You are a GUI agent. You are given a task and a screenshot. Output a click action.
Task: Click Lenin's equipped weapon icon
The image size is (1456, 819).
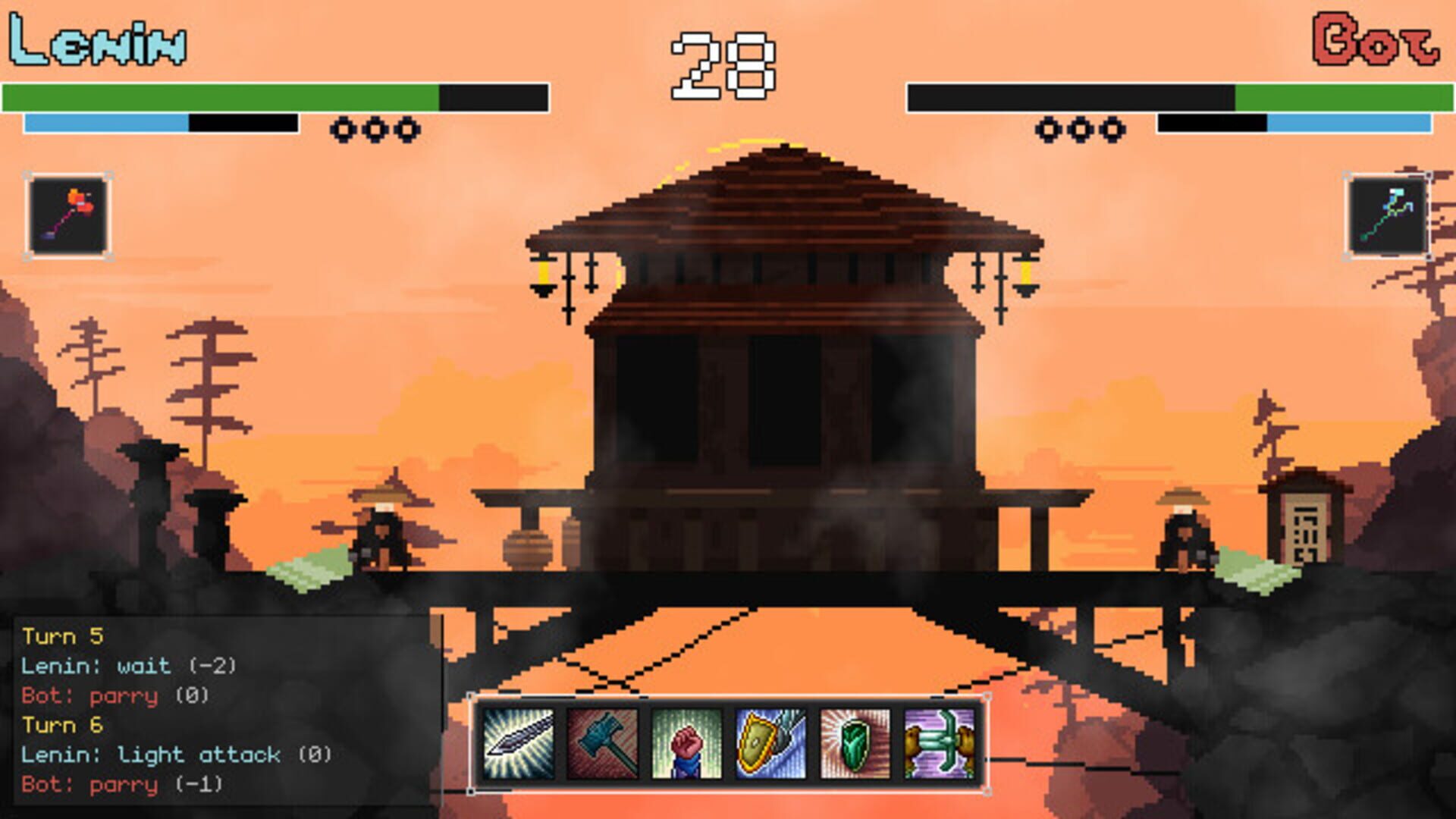67,215
